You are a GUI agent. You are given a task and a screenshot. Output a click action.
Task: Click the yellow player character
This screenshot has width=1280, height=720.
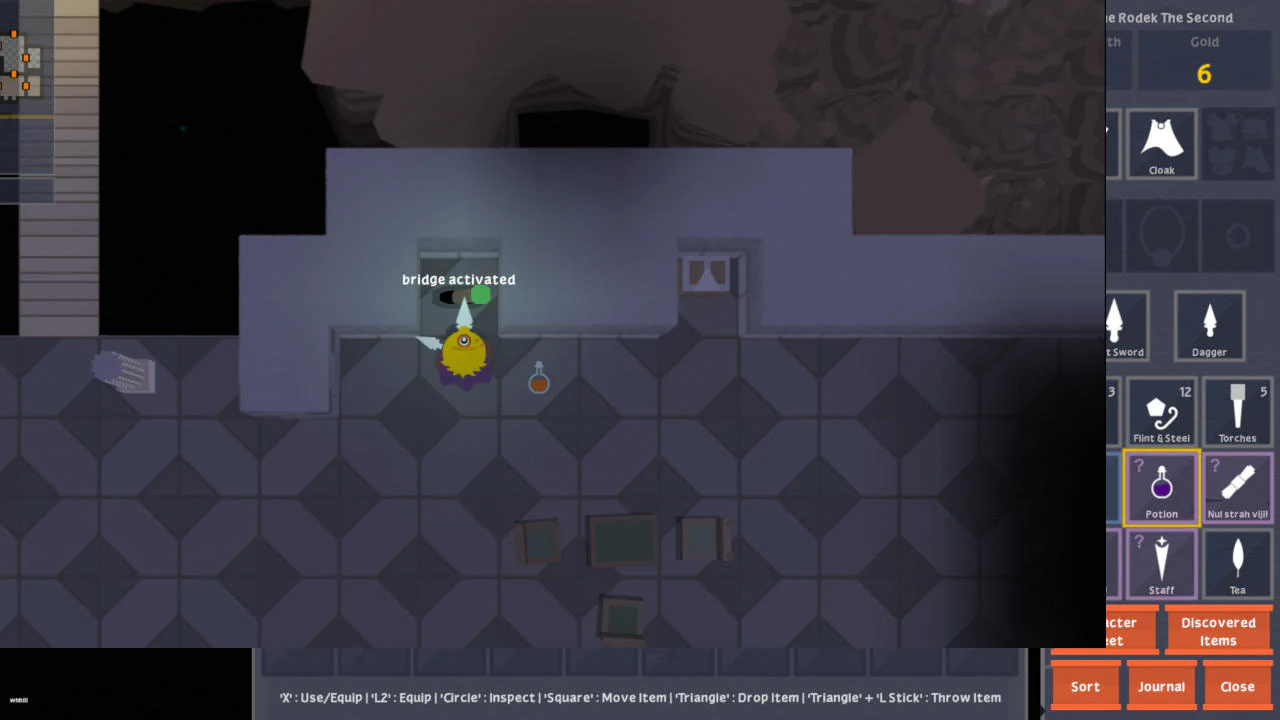463,352
